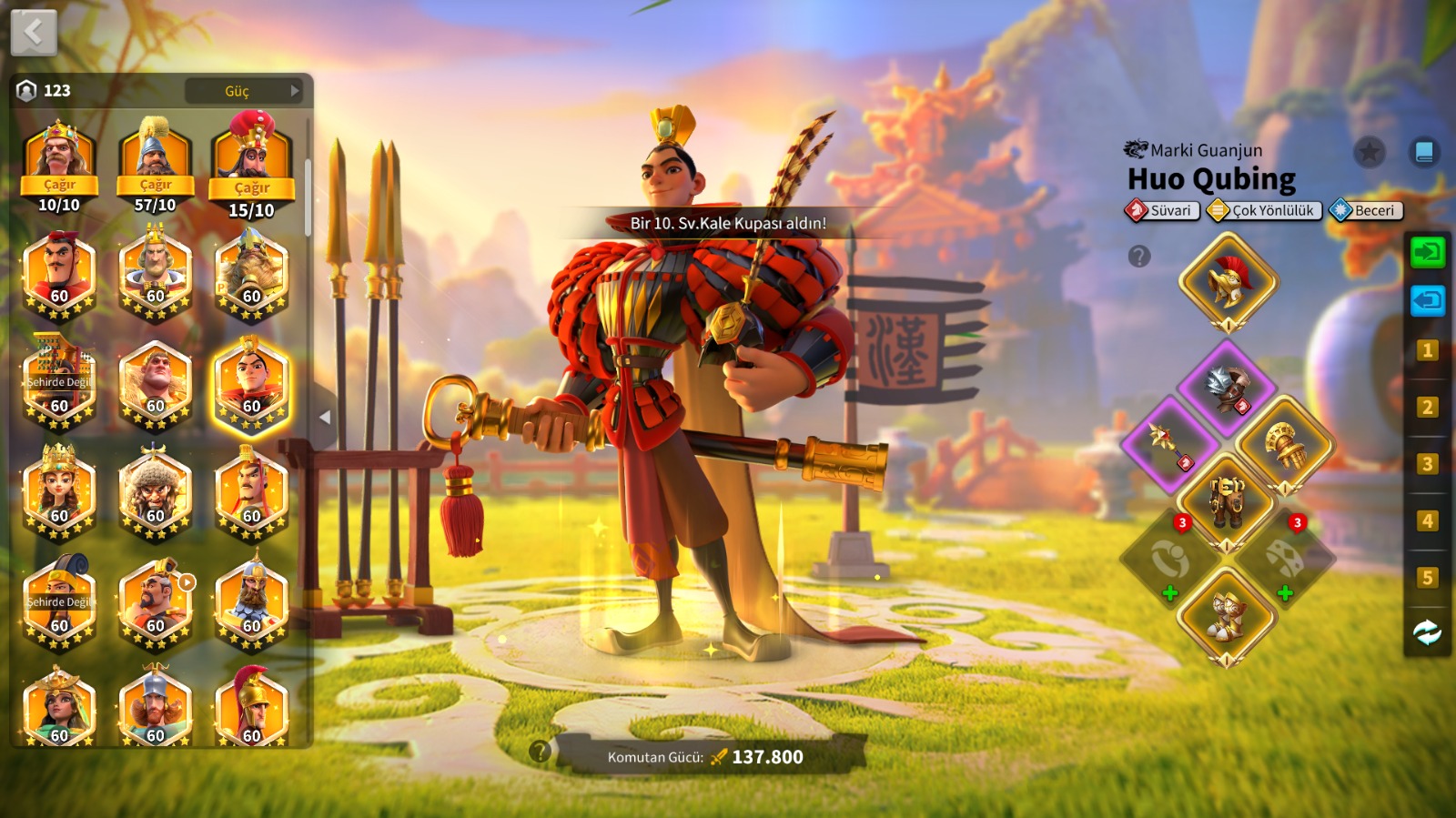Viewport: 1456px width, 818px height.
Task: Open the golden gloves equipment slot
Action: click(x=1284, y=445)
